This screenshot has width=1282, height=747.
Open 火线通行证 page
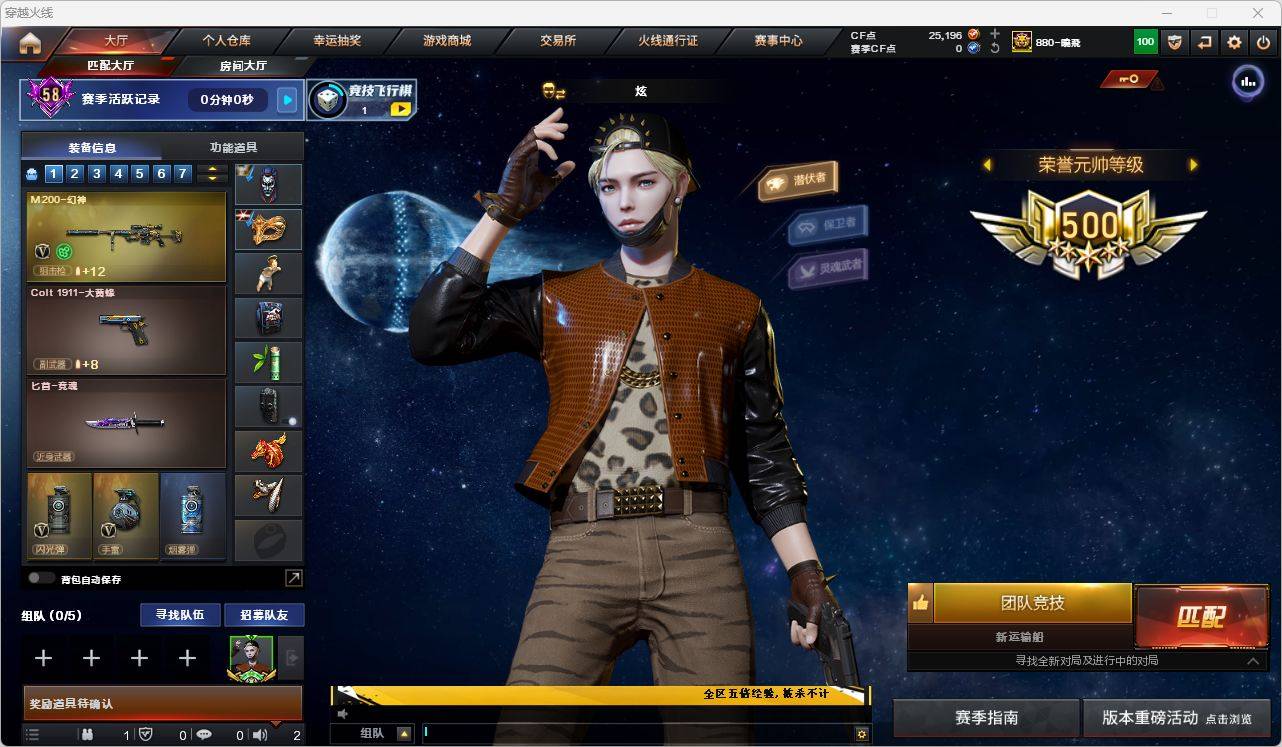coord(668,41)
